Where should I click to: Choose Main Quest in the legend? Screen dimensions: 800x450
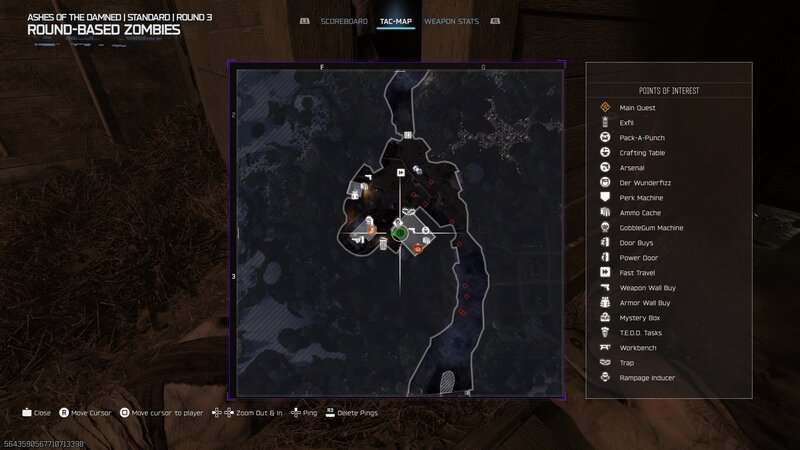click(636, 107)
